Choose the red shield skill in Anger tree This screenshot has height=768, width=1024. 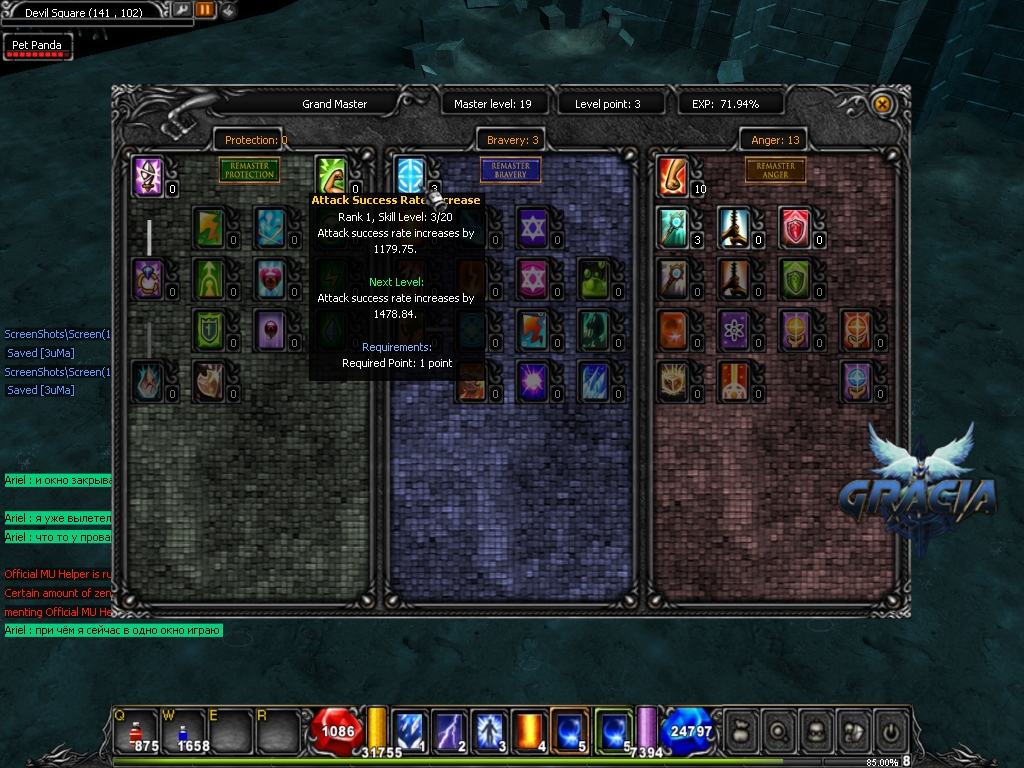pyautogui.click(x=795, y=226)
